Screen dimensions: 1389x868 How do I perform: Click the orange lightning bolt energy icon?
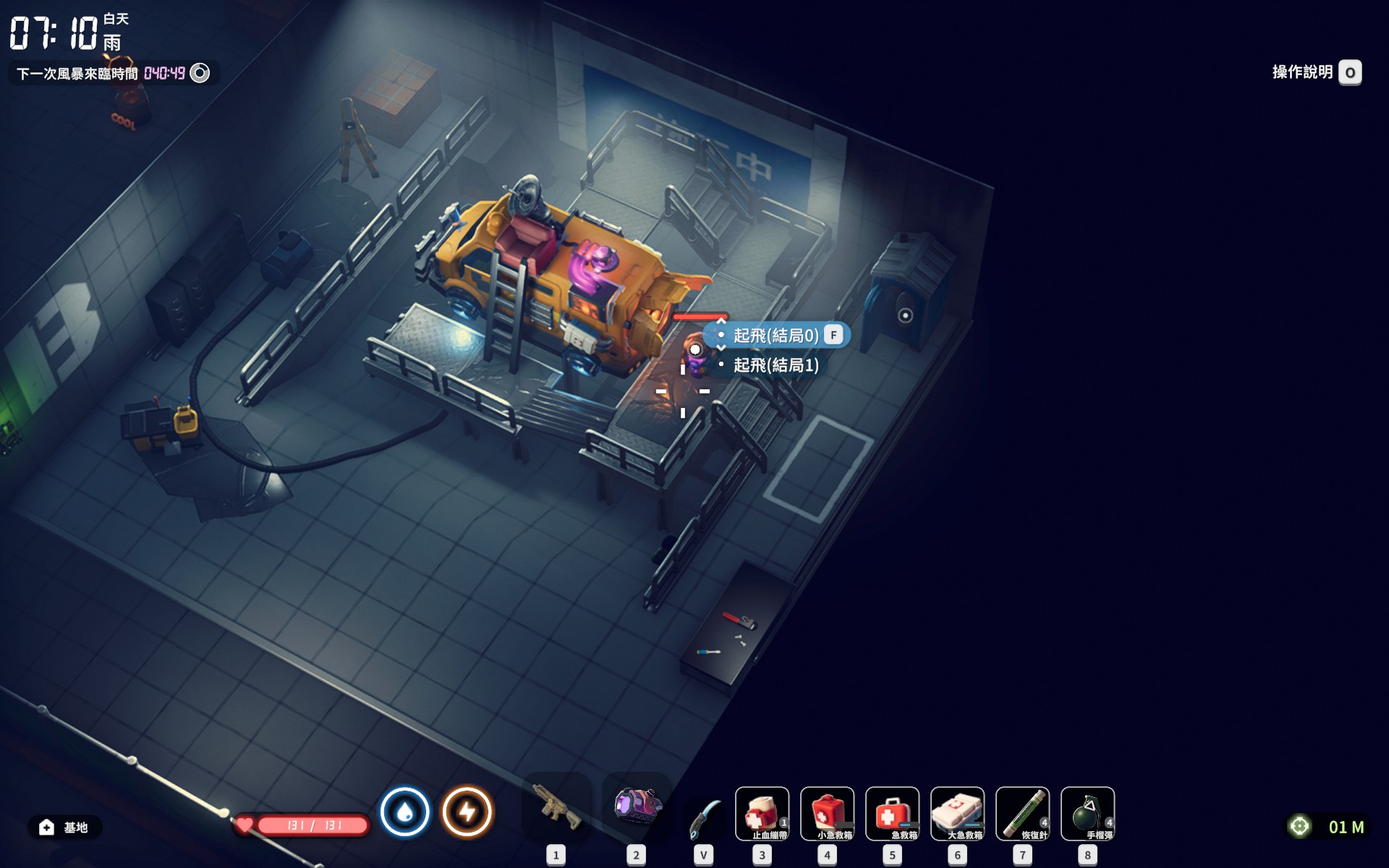click(467, 812)
